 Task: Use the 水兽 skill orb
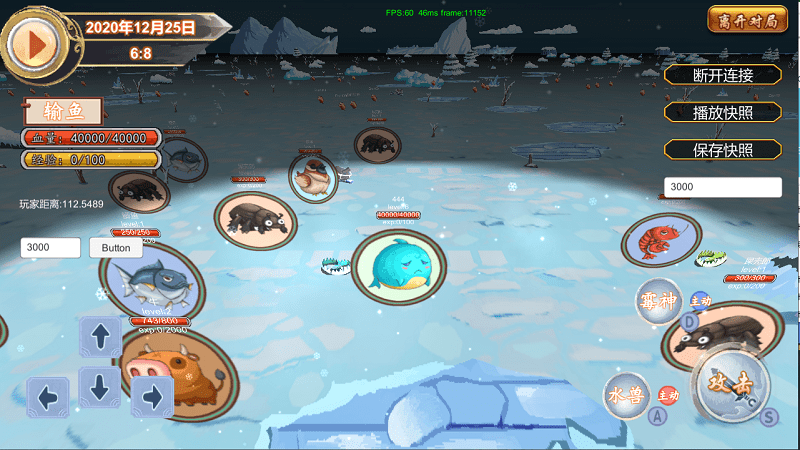(x=628, y=395)
